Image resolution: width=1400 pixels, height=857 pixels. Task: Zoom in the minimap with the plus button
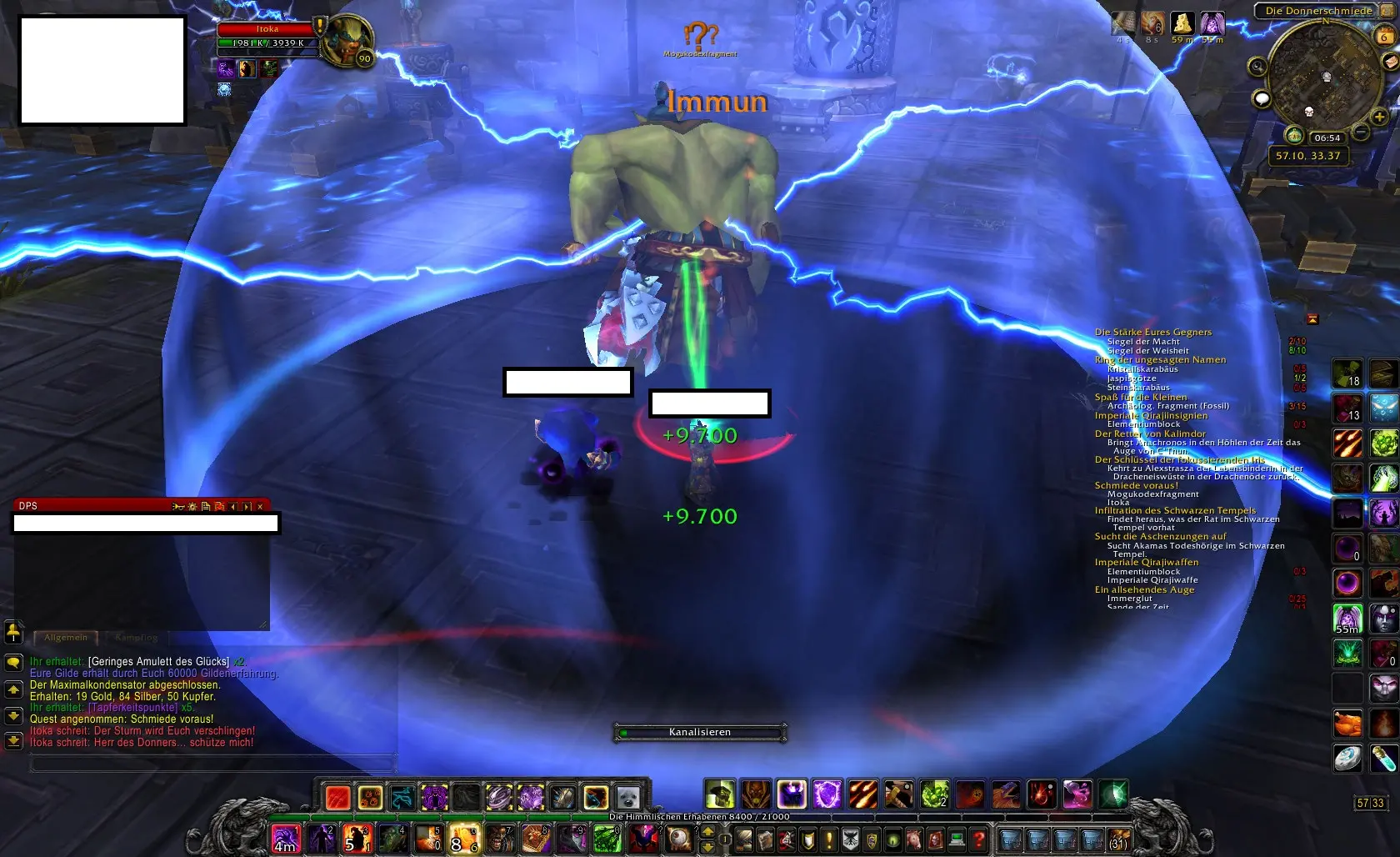pos(1379,117)
